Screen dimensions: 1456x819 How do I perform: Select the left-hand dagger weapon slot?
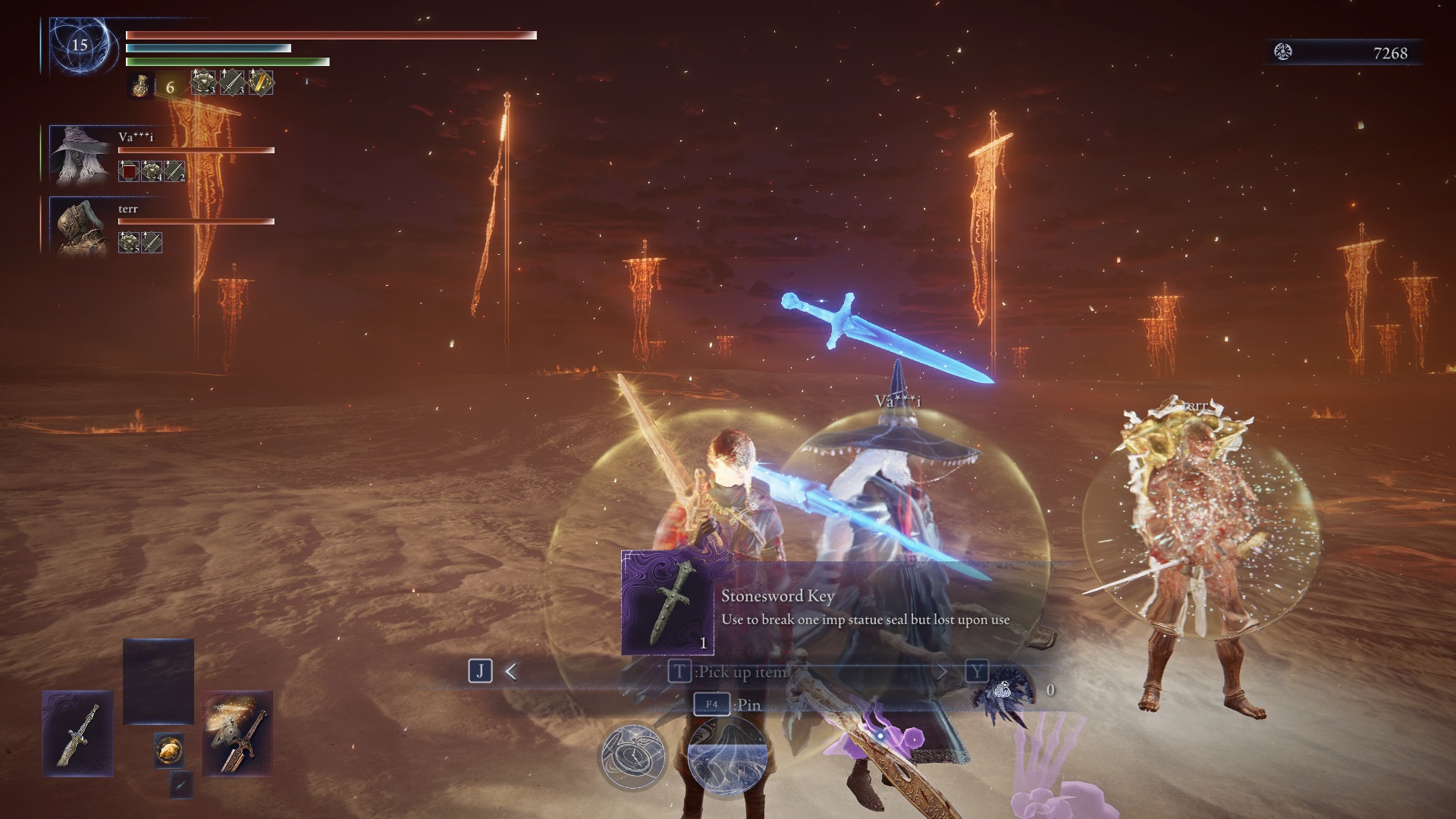[x=77, y=733]
